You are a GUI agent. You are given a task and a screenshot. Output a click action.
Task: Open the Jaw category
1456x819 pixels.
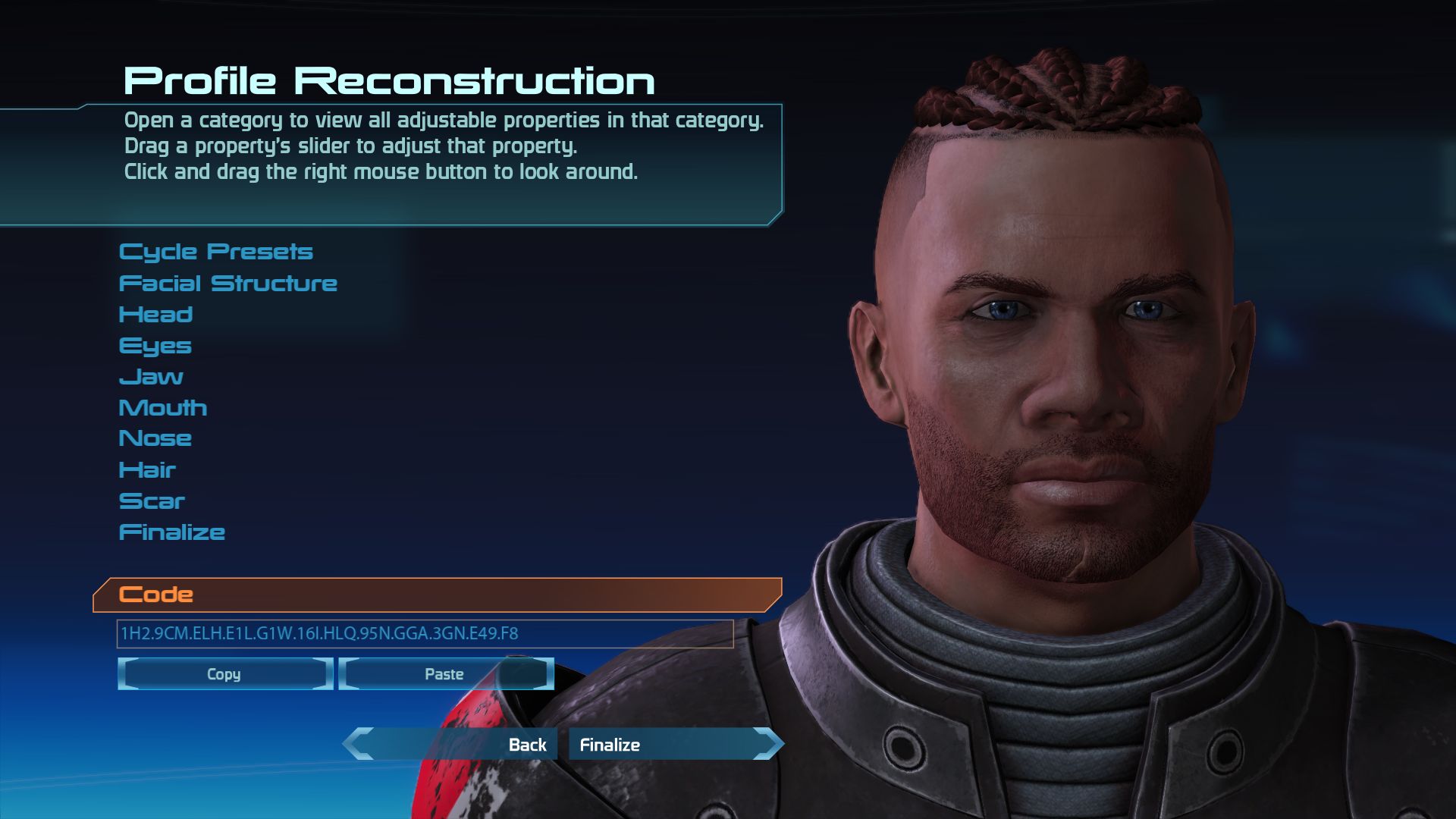tap(151, 376)
